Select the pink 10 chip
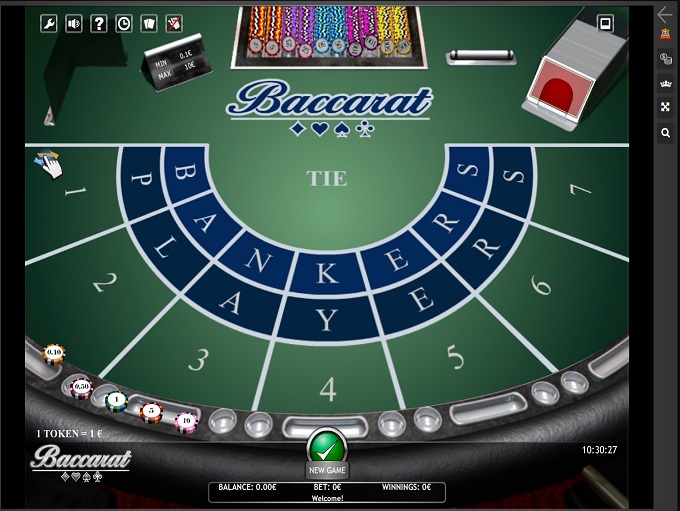The width and height of the screenshot is (680, 511). point(186,421)
